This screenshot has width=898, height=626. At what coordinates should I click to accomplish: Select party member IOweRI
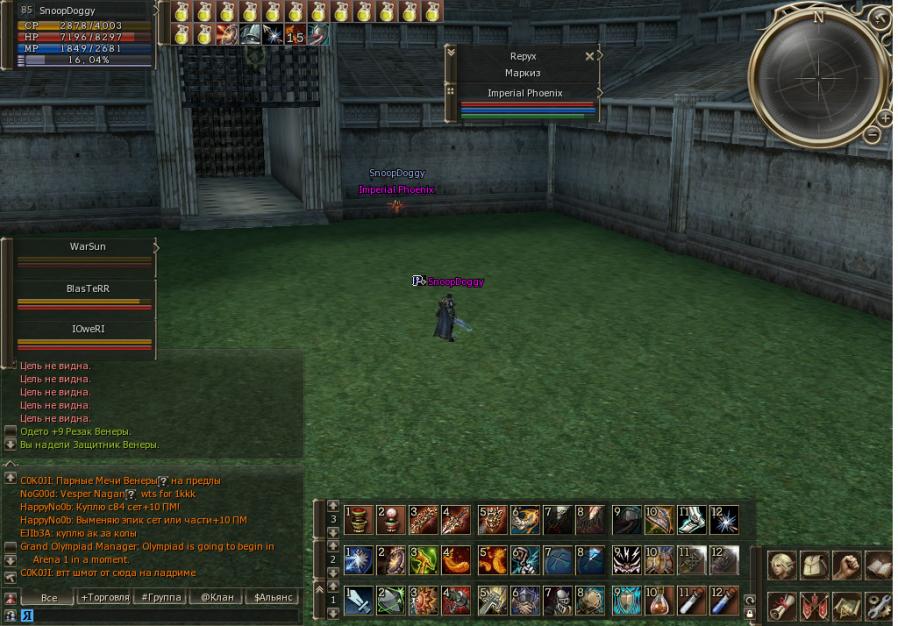pyautogui.click(x=86, y=328)
